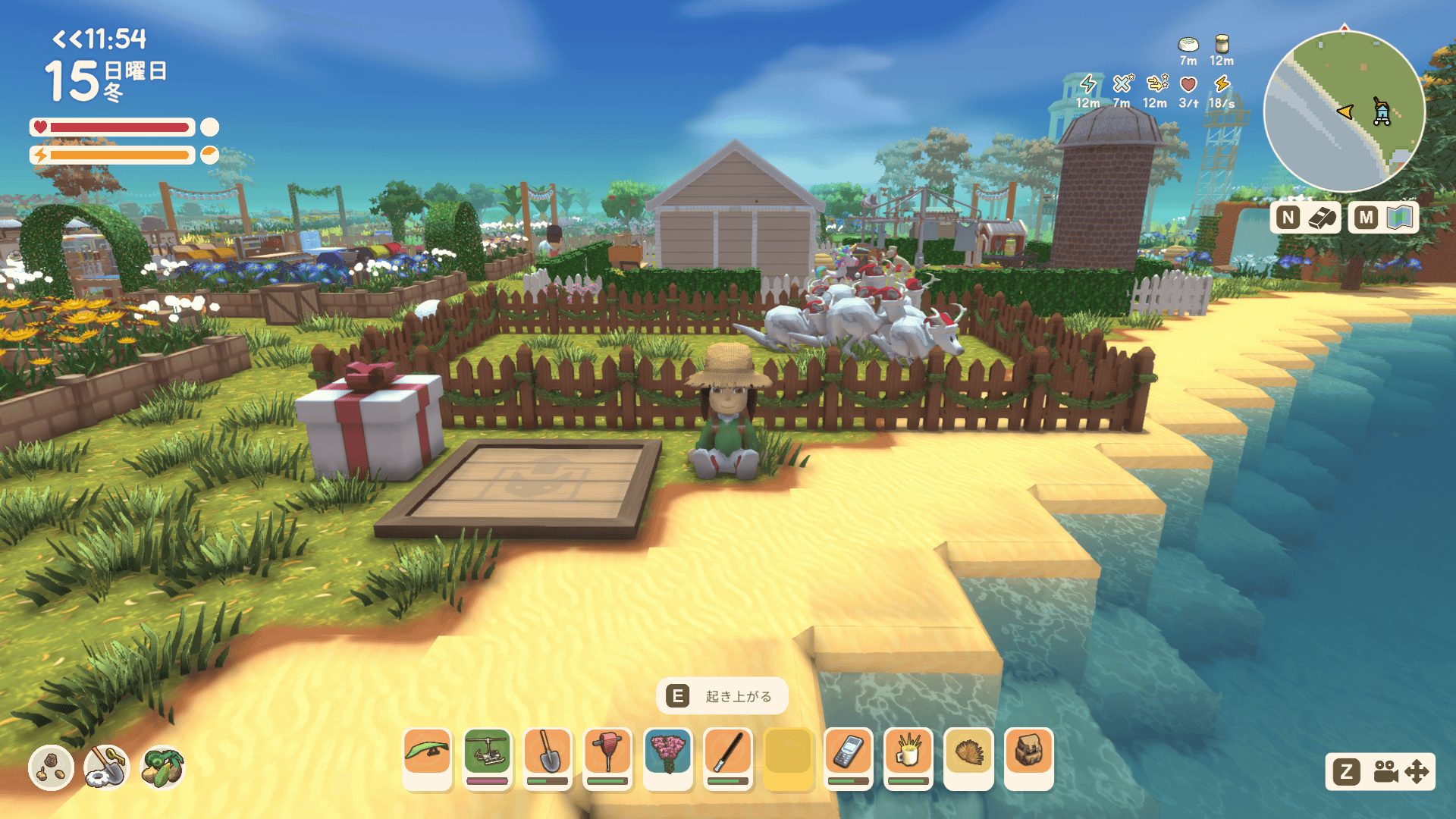Select the helicopter hotbar slot
This screenshot has height=819, width=1456.
(487, 758)
